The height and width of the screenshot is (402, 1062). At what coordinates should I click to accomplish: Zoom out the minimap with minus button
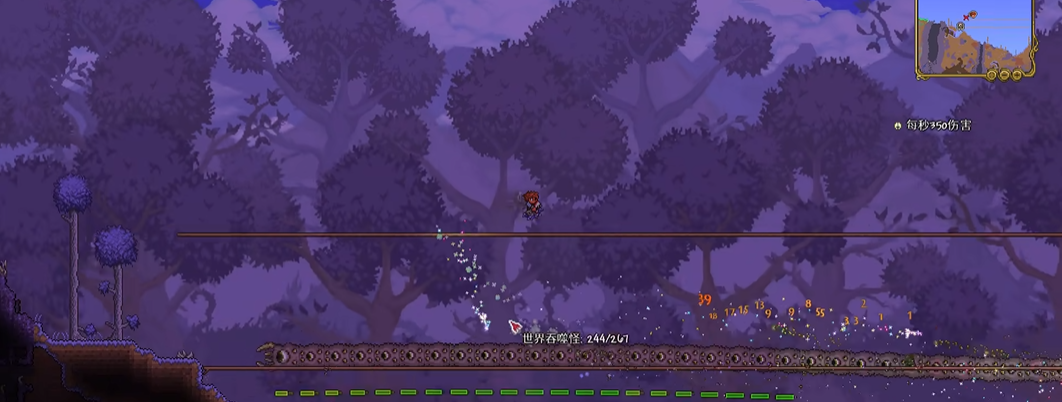tap(1005, 75)
